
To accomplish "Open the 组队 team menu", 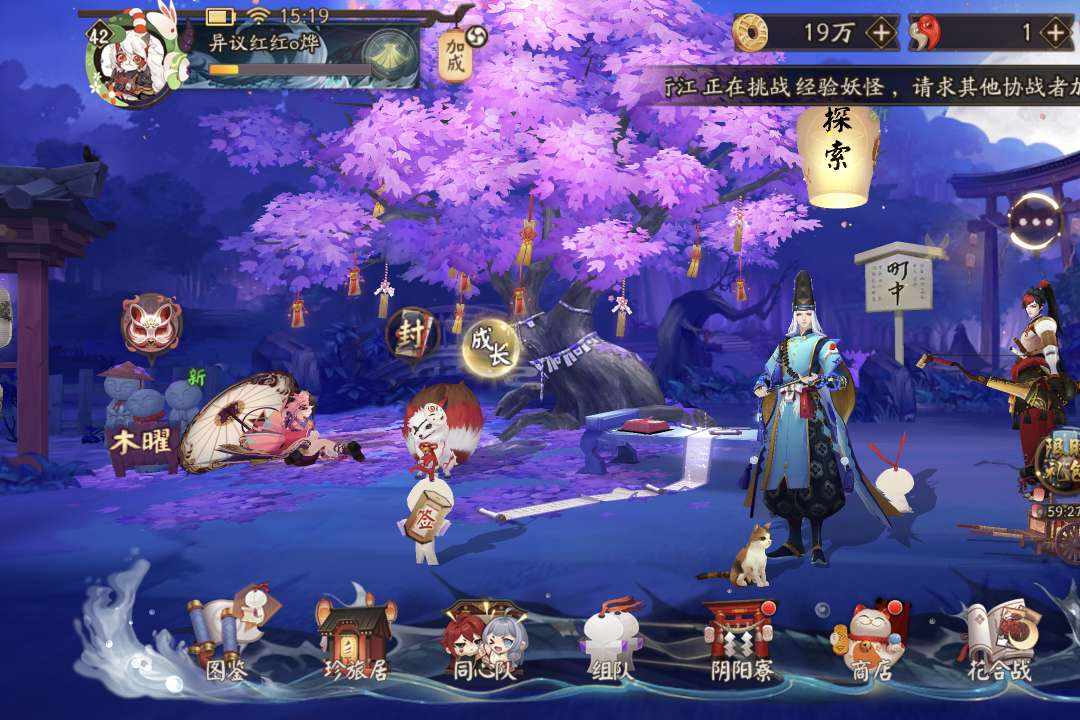I will click(611, 640).
